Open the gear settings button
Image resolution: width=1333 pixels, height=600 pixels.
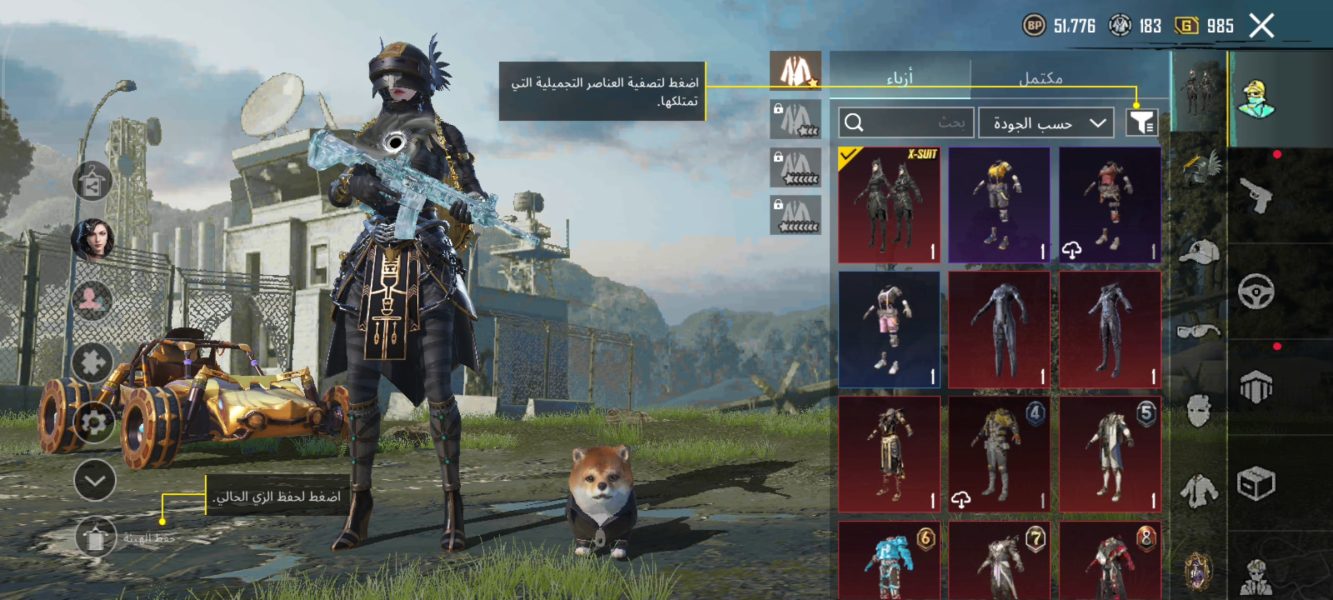point(94,422)
